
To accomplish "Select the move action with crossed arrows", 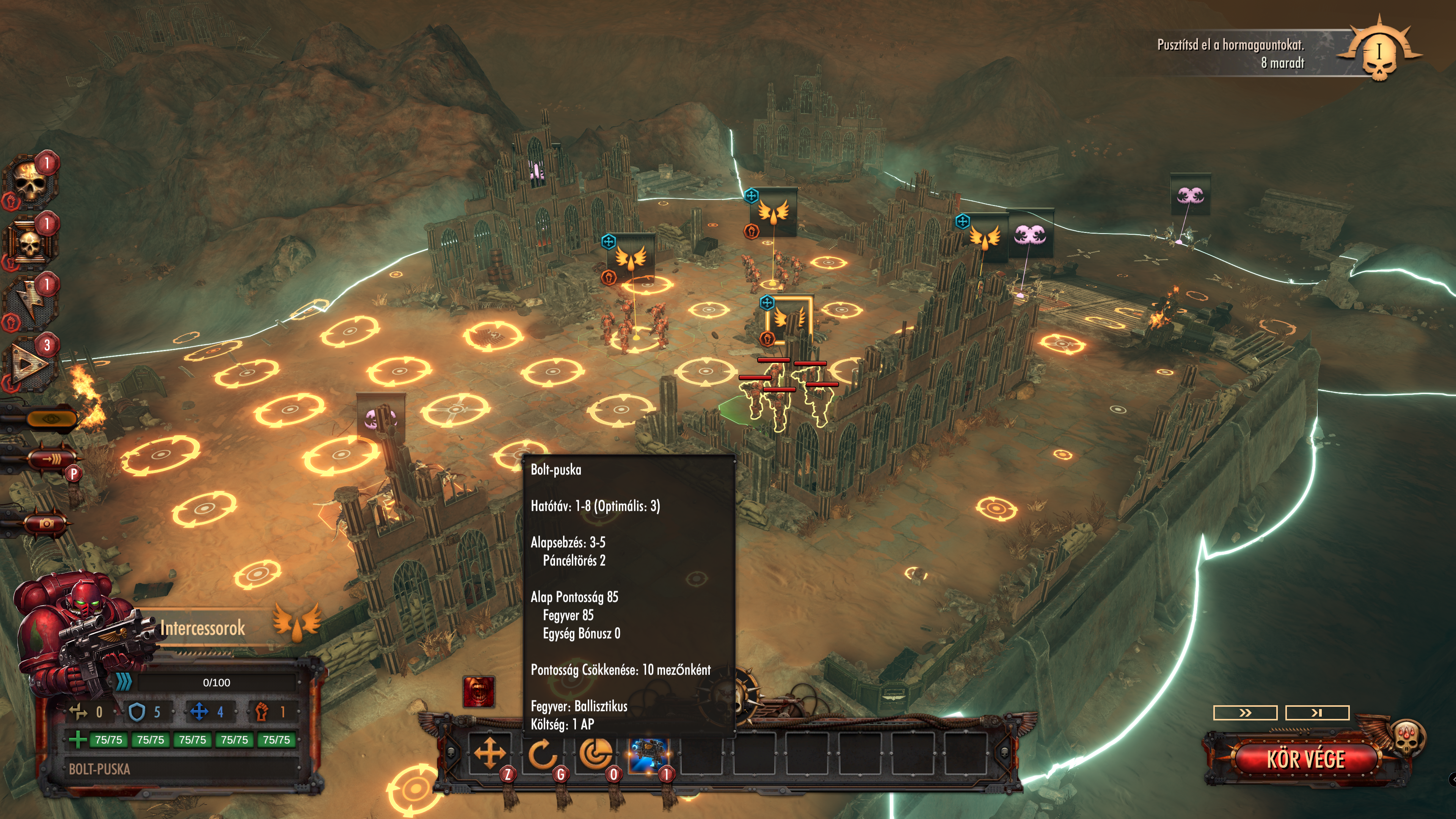I will (490, 754).
